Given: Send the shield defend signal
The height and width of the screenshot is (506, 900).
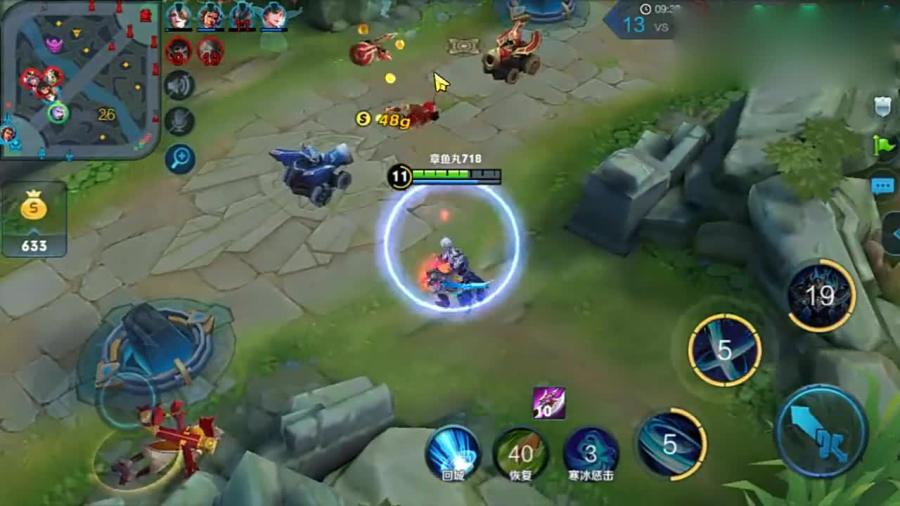Looking at the screenshot, I should click(882, 106).
